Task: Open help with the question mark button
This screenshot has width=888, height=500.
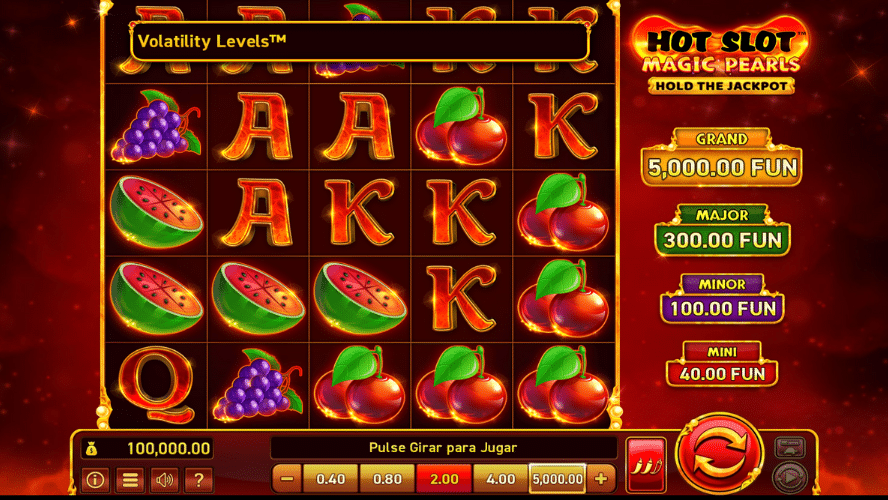Action: [x=198, y=480]
